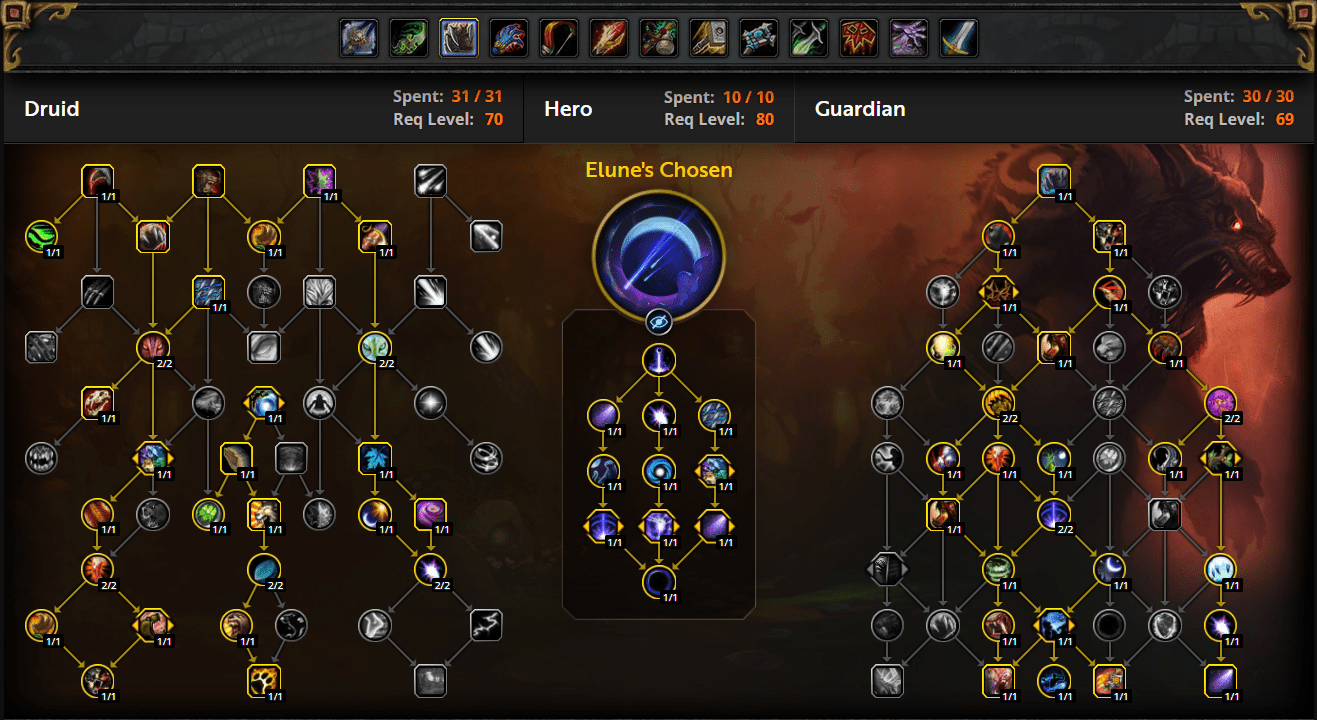This screenshot has width=1317, height=720.
Task: Toggle the eye icon beneath the hero tree portrait
Action: click(x=659, y=322)
